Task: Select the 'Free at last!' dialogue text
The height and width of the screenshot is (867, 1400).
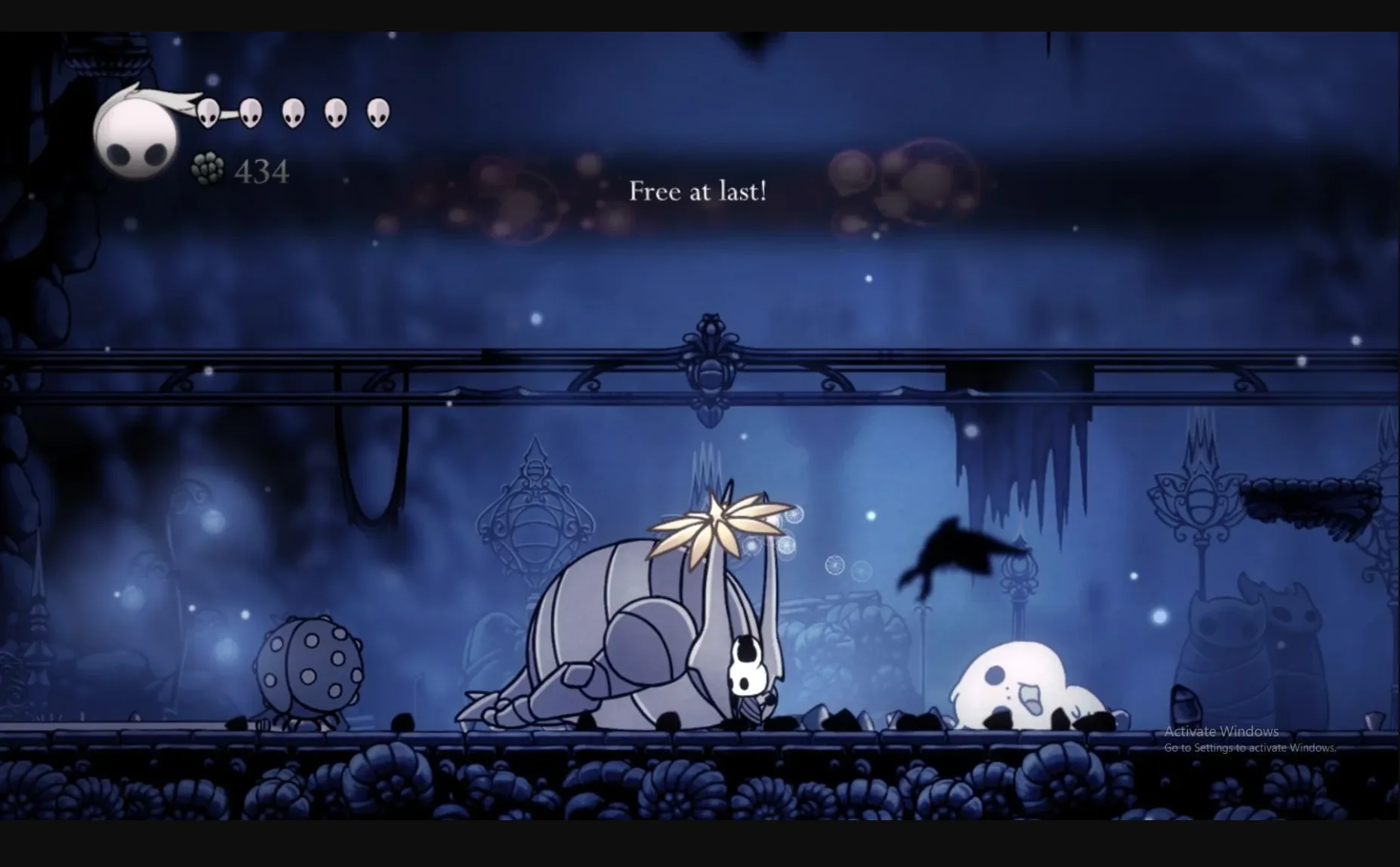Action: click(697, 192)
